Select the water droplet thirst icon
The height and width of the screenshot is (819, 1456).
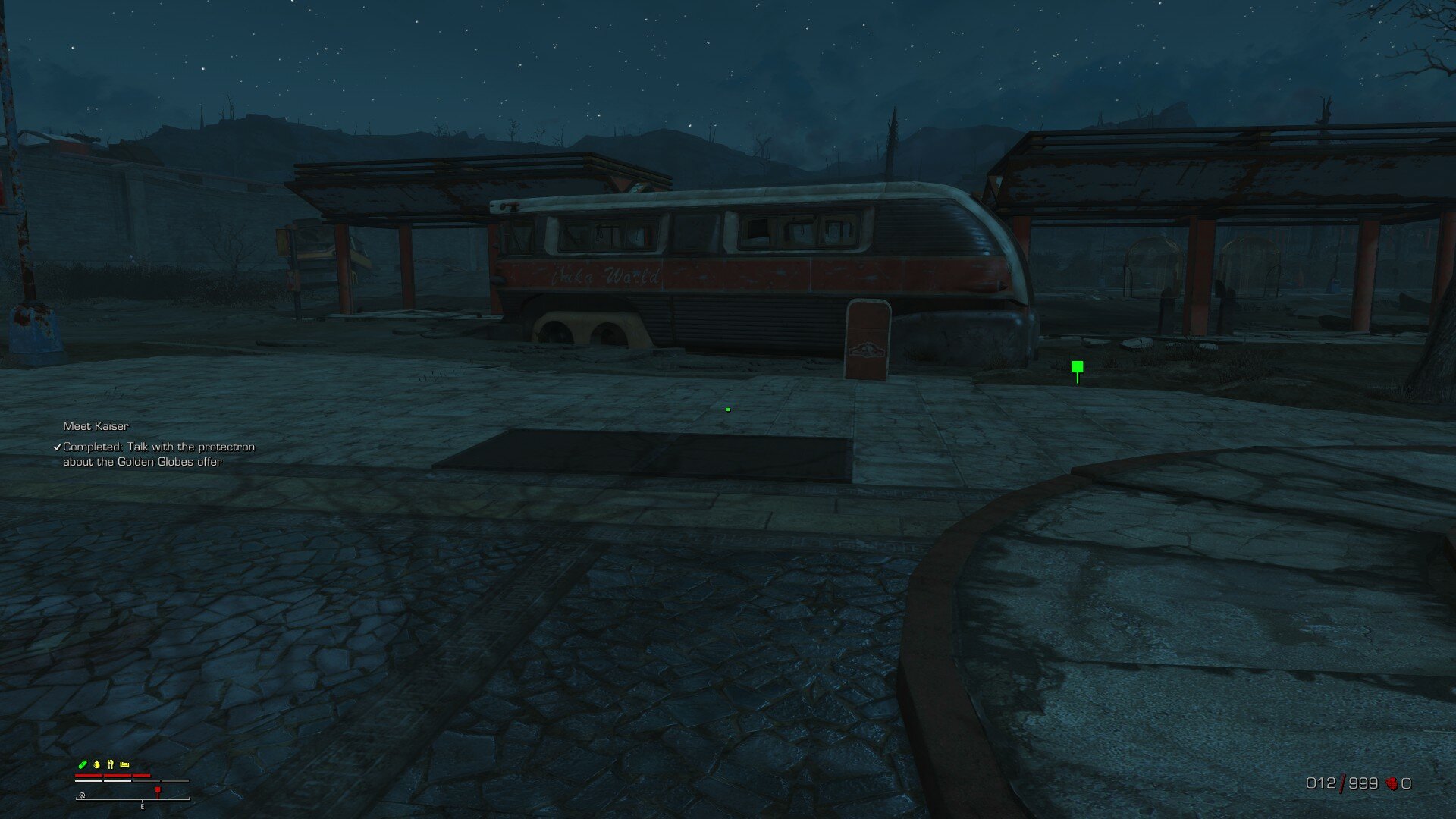[x=96, y=764]
